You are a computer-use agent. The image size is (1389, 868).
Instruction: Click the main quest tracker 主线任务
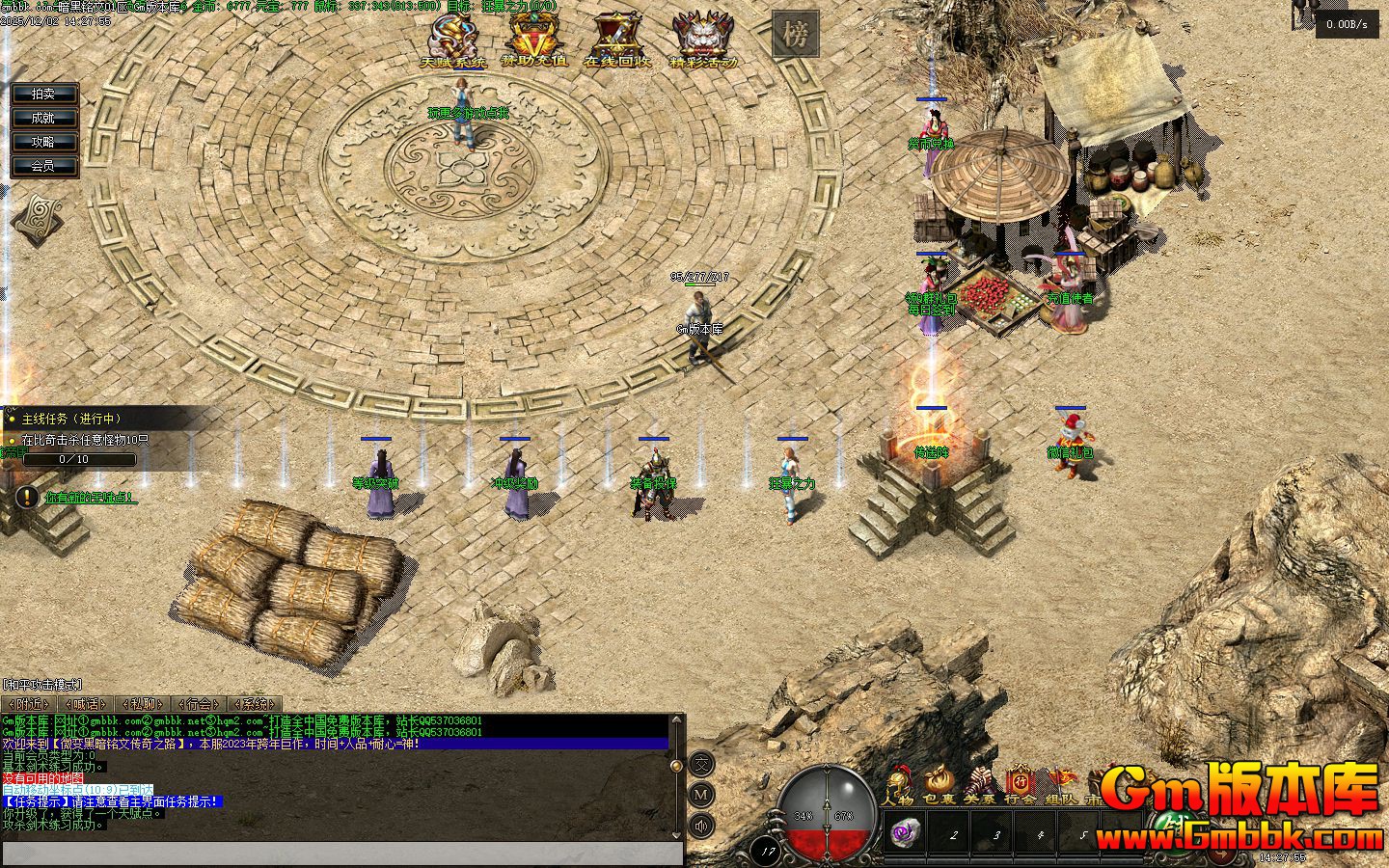(x=70, y=419)
